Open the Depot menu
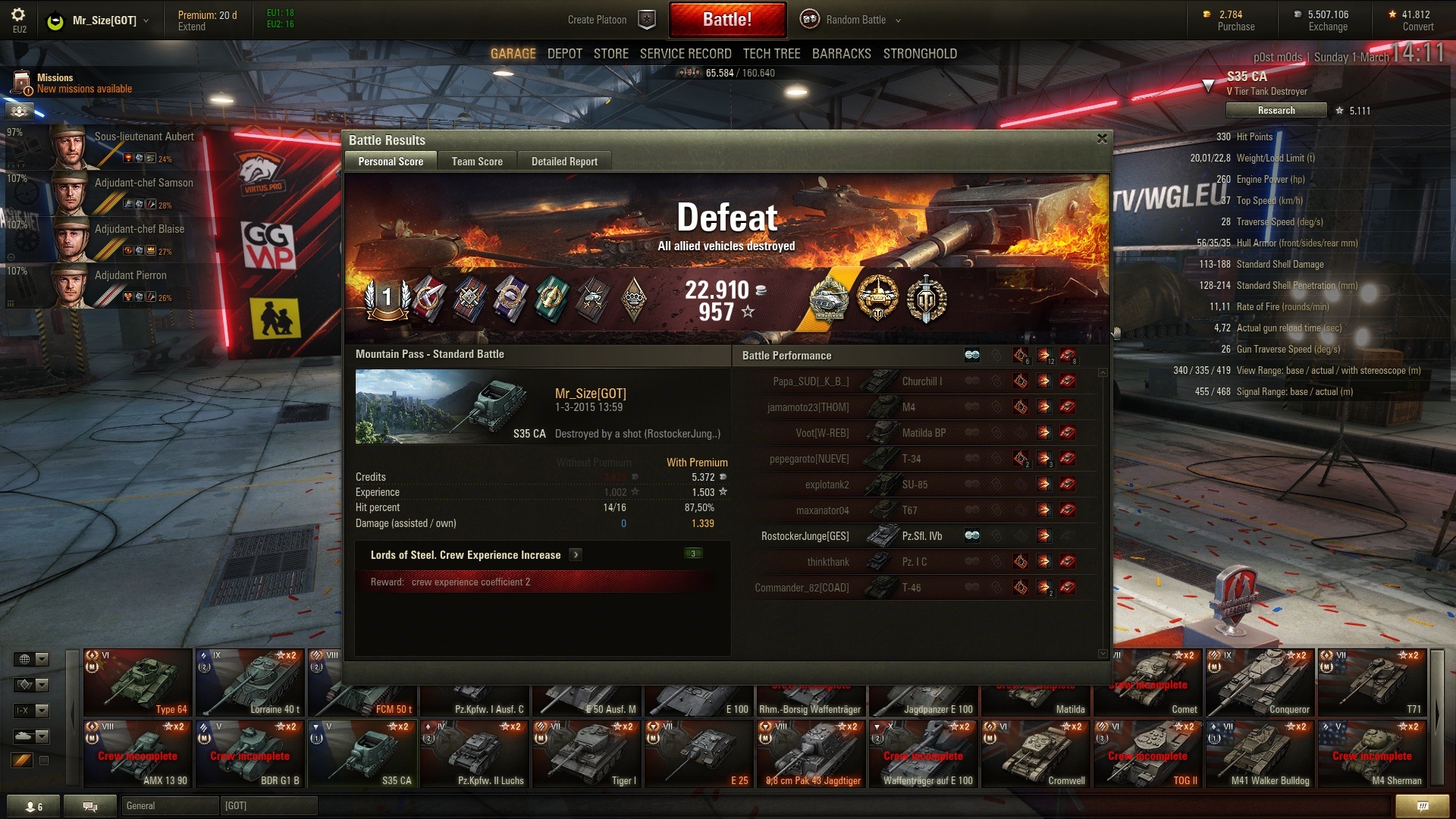The image size is (1456, 819). [x=564, y=54]
